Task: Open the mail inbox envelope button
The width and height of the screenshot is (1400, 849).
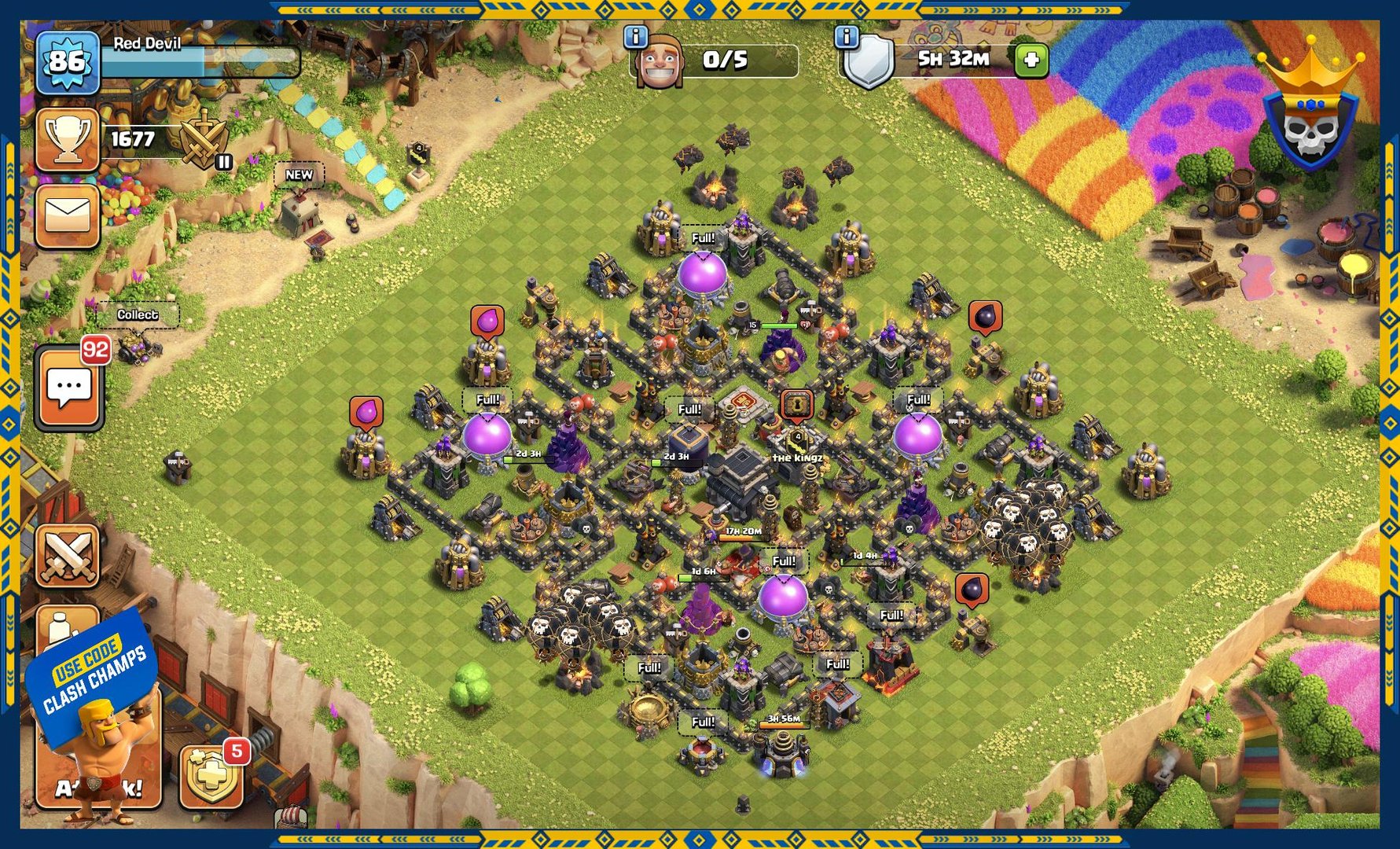Action: [67, 215]
